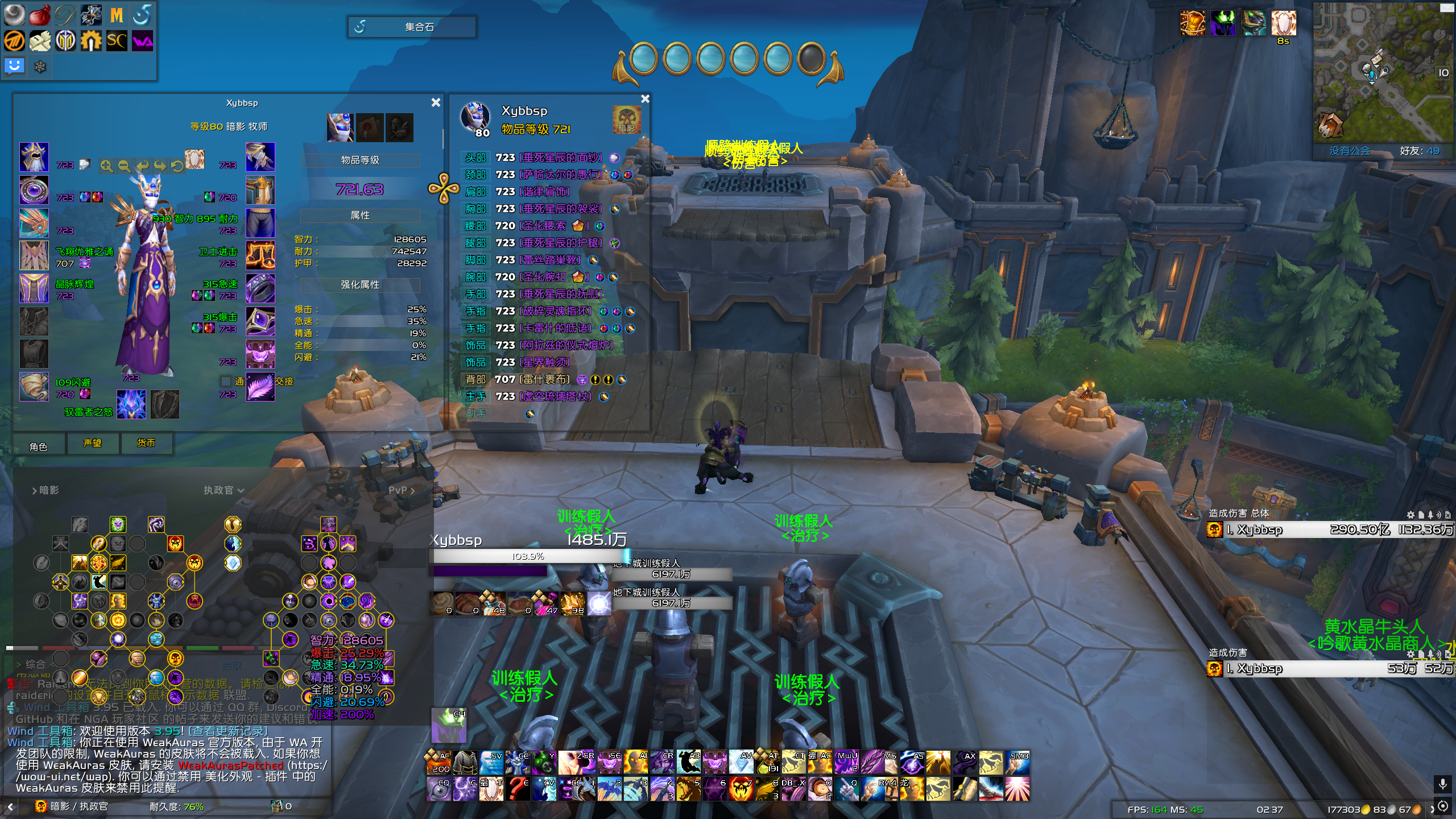Click the 暗影 / 执政官 specialization text

point(78,806)
